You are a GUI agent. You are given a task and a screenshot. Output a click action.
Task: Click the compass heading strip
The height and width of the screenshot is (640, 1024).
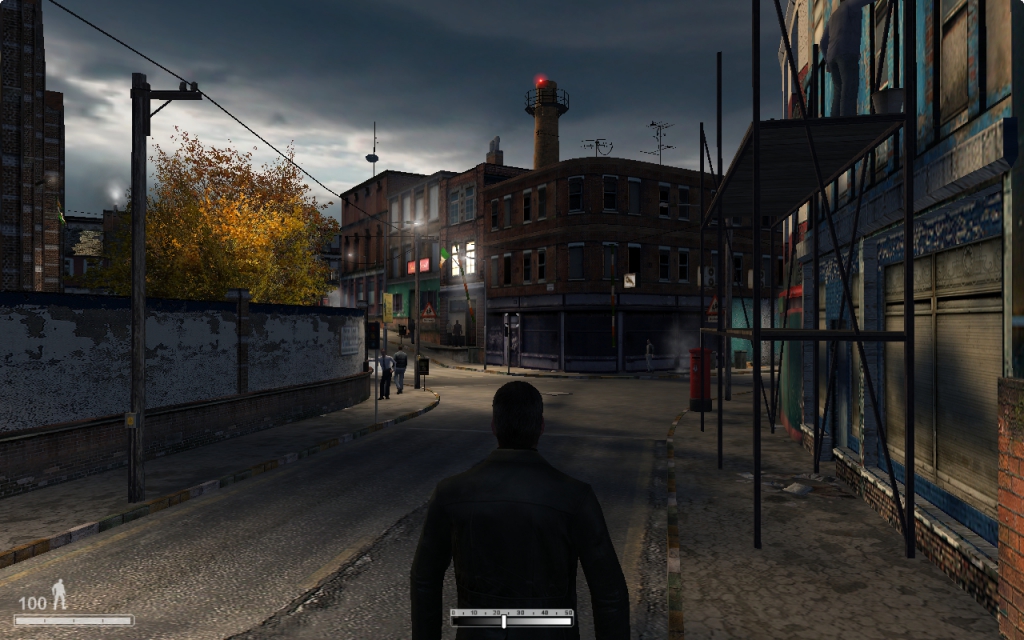click(511, 618)
